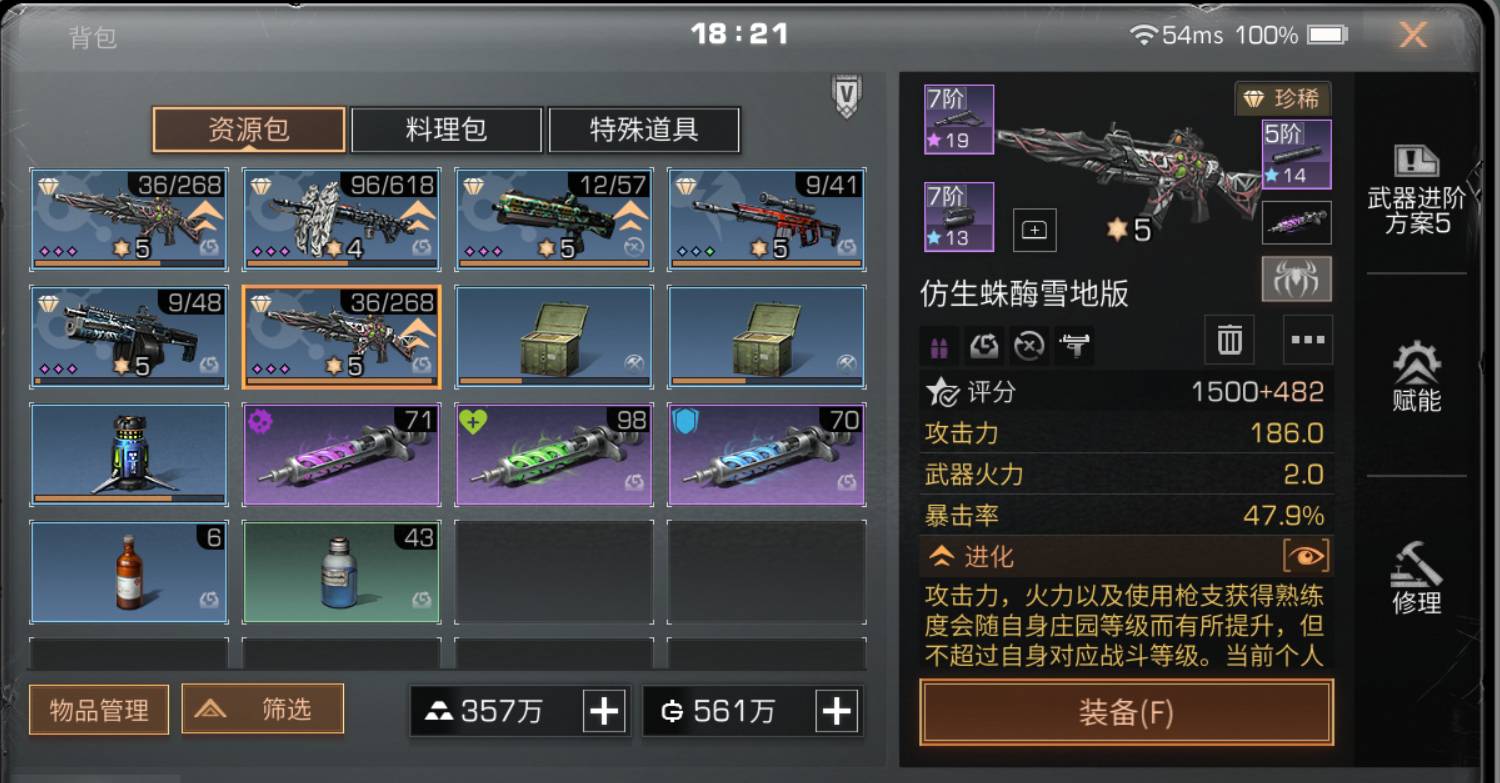1500x783 pixels.
Task: Select the purple ammo icon in weapon actions
Action: point(938,345)
